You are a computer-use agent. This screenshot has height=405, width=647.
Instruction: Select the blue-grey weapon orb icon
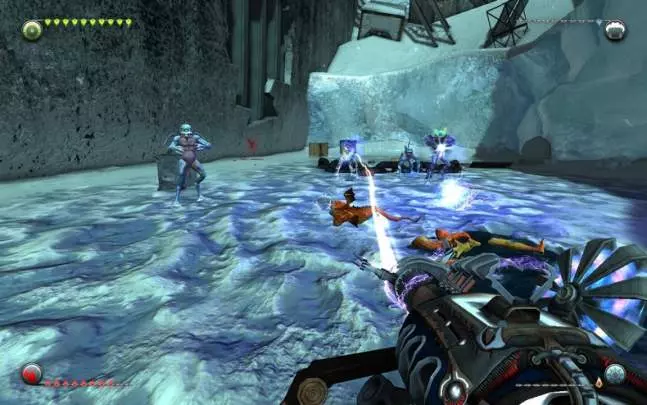click(x=615, y=375)
